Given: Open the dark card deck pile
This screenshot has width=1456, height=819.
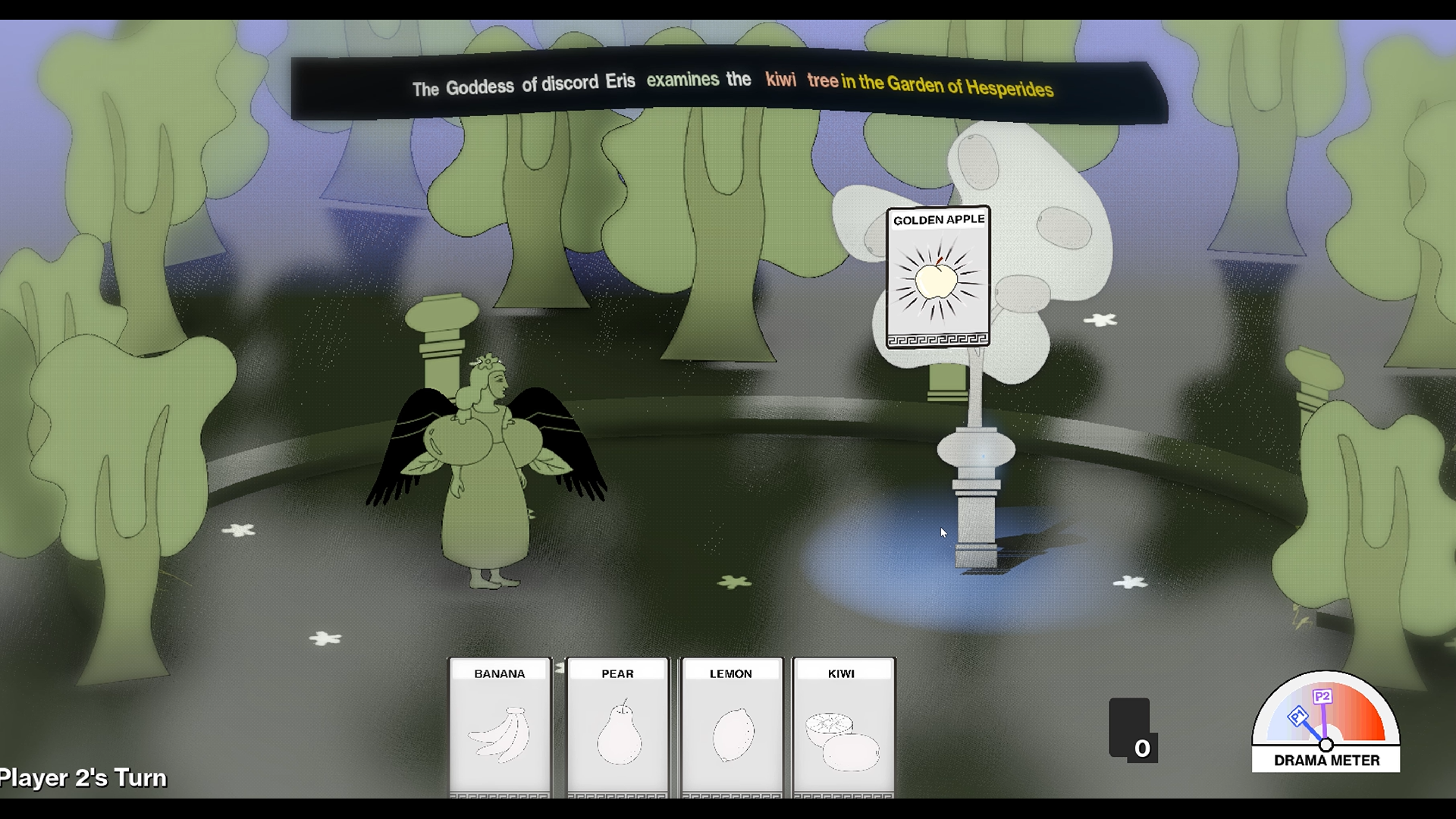Looking at the screenshot, I should tap(1130, 728).
